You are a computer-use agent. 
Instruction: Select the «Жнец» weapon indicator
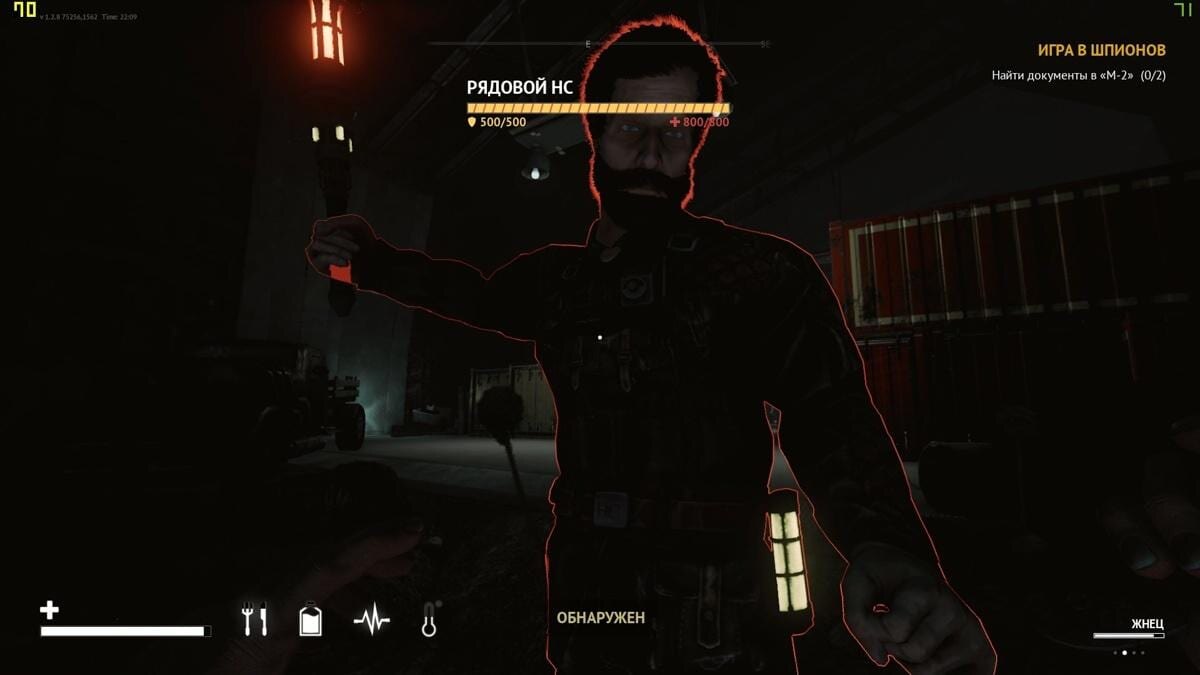1147,624
